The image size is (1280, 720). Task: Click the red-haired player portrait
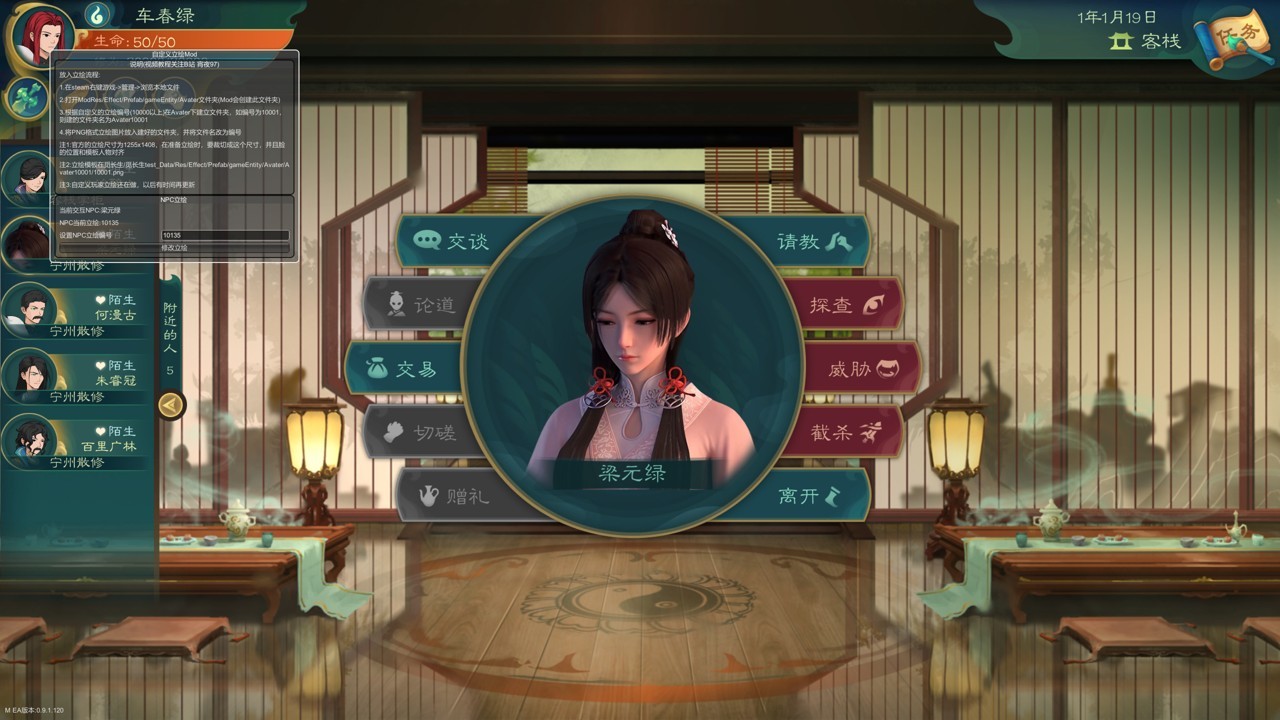click(x=40, y=38)
